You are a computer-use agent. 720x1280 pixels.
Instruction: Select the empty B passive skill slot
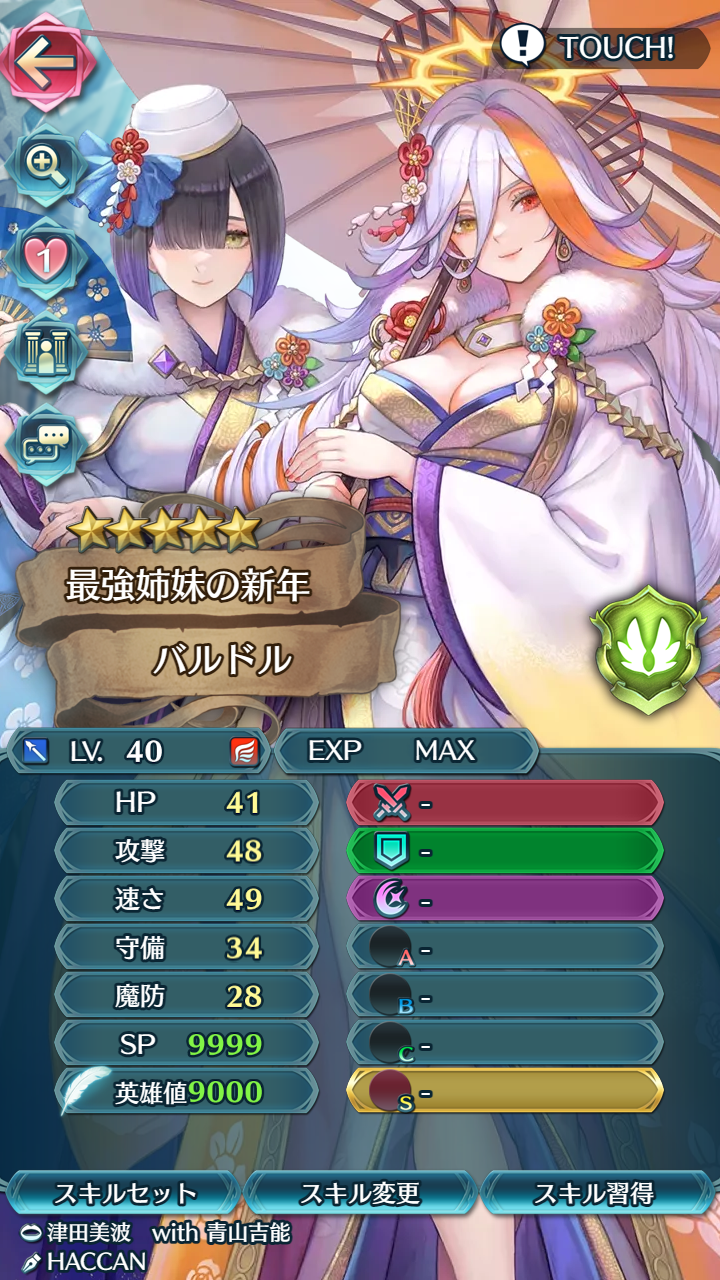point(505,995)
